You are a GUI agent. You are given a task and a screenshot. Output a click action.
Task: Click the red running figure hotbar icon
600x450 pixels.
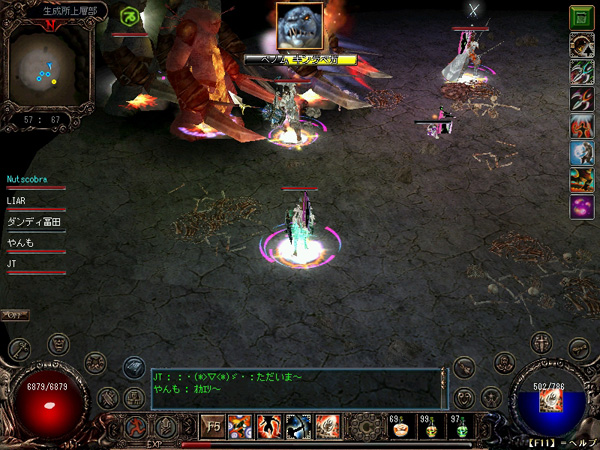(133, 428)
